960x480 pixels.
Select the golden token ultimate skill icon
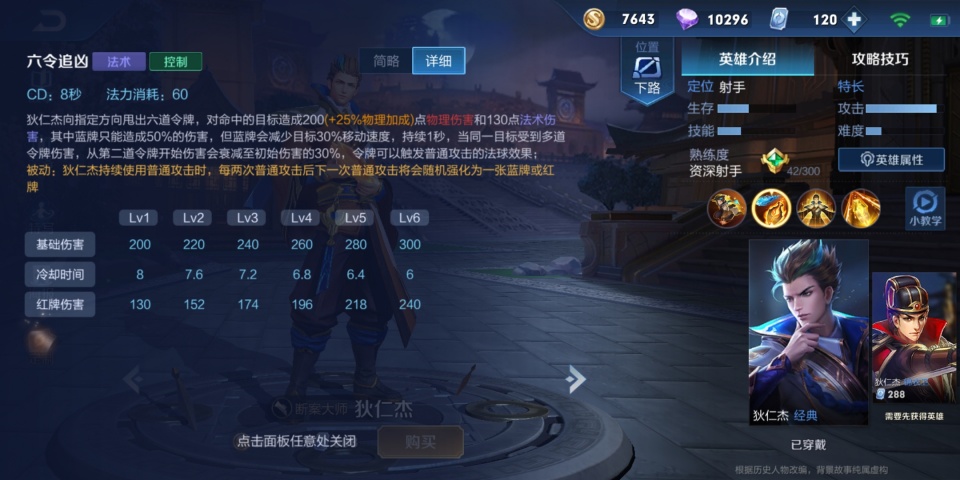[860, 208]
